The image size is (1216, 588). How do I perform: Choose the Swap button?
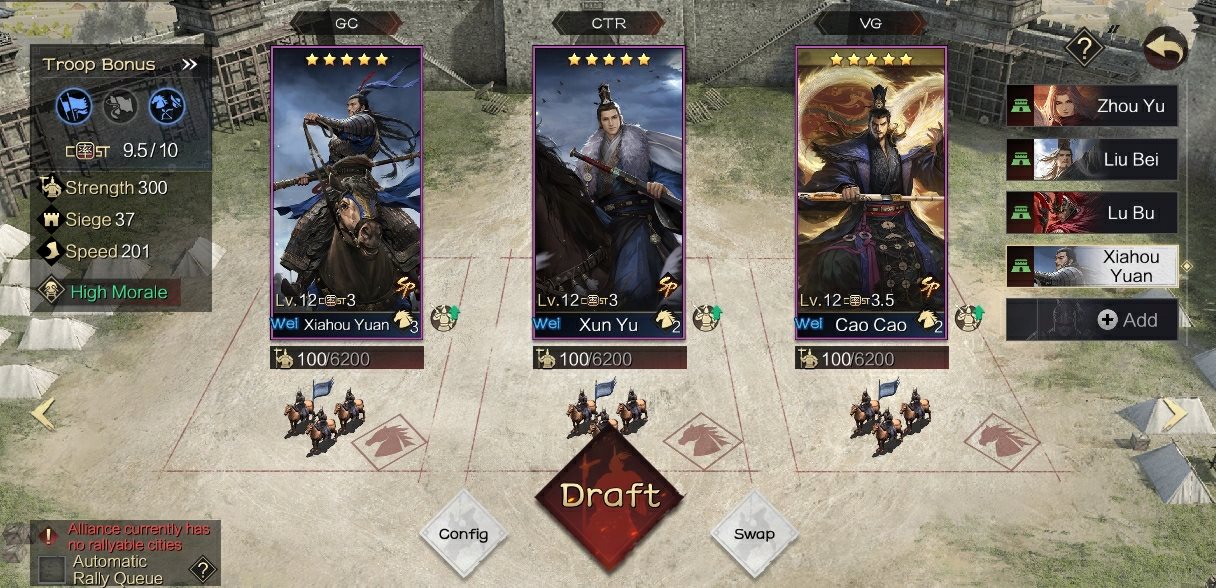[x=754, y=533]
